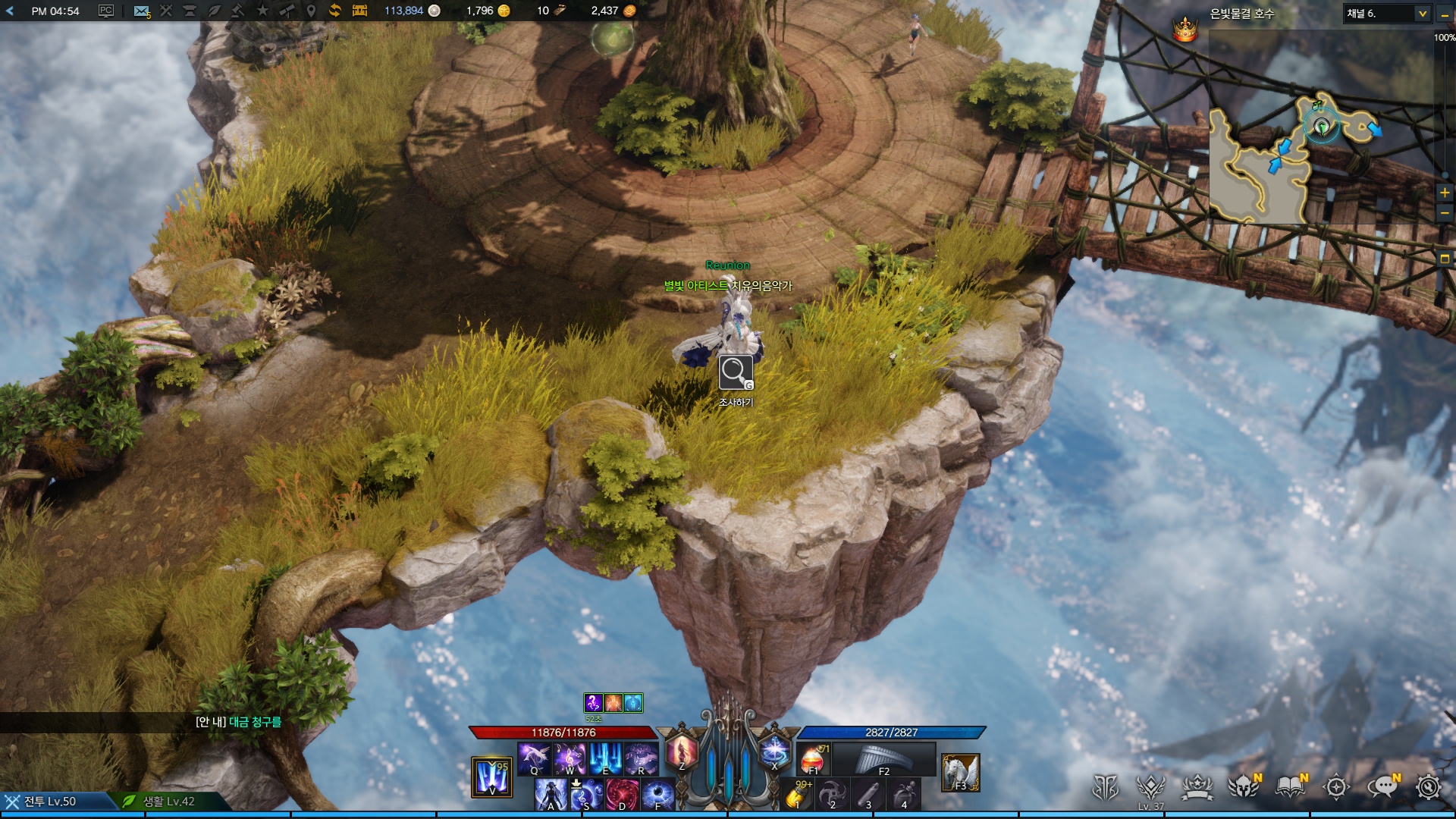Summon the F3 white pegasus mount
This screenshot has width=1456, height=819.
(960, 773)
